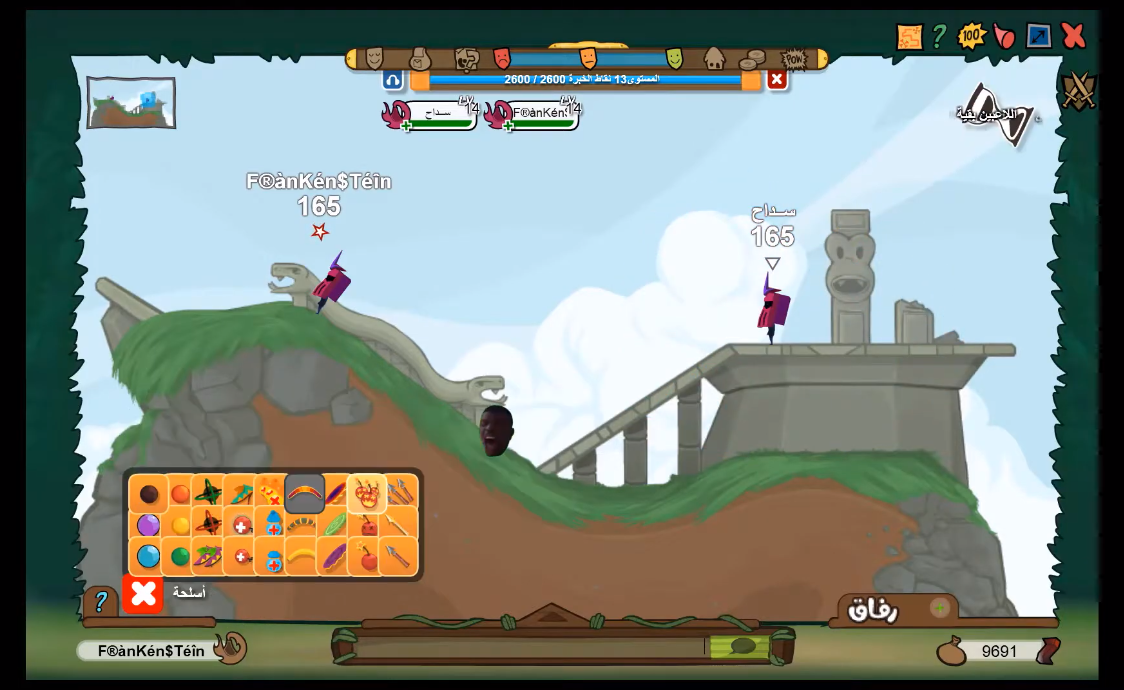1124x690 pixels.
Task: Open the treasure map icon in the top bar
Action: point(909,37)
